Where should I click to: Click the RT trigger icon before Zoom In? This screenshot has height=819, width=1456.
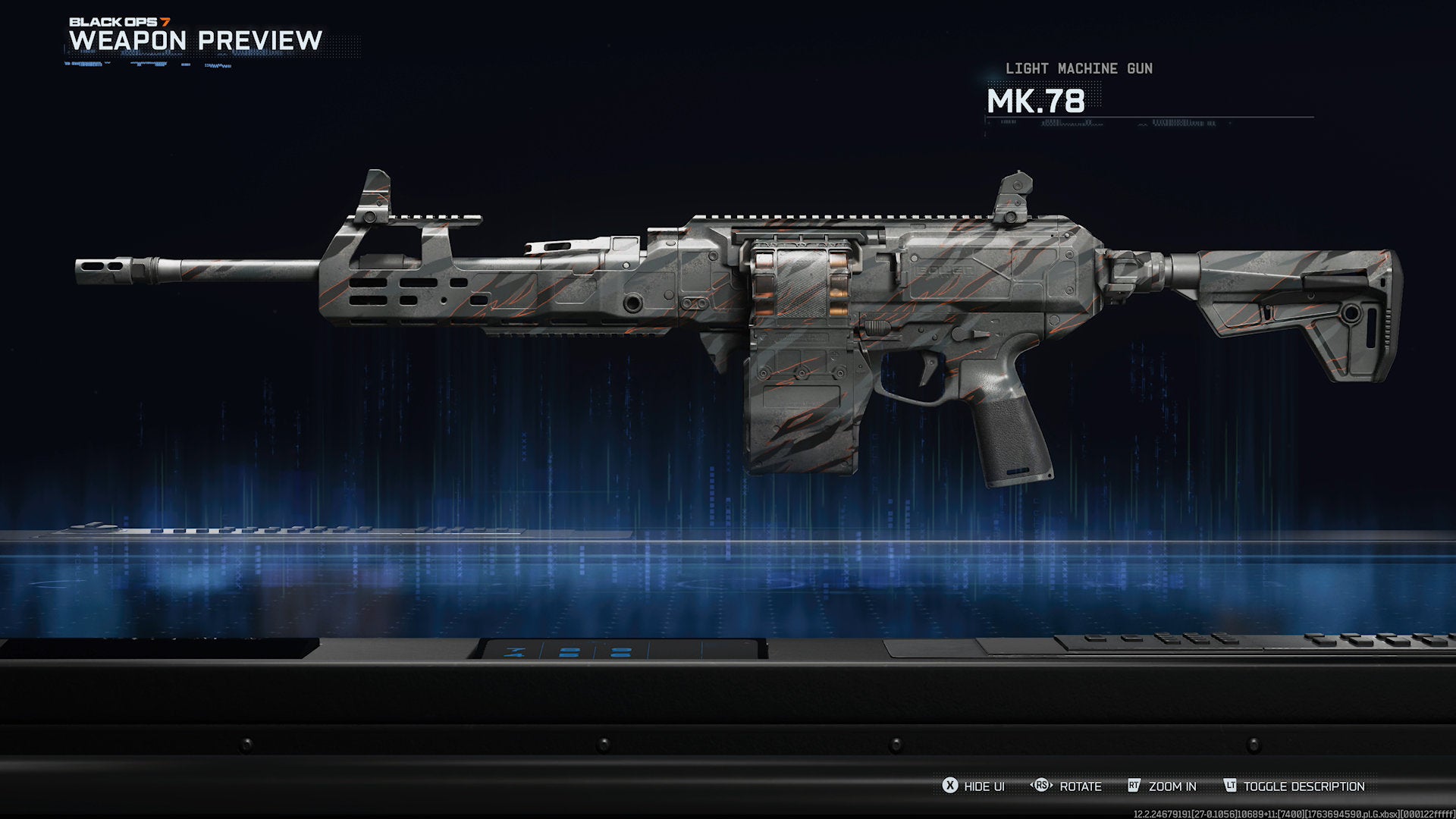click(x=1134, y=786)
